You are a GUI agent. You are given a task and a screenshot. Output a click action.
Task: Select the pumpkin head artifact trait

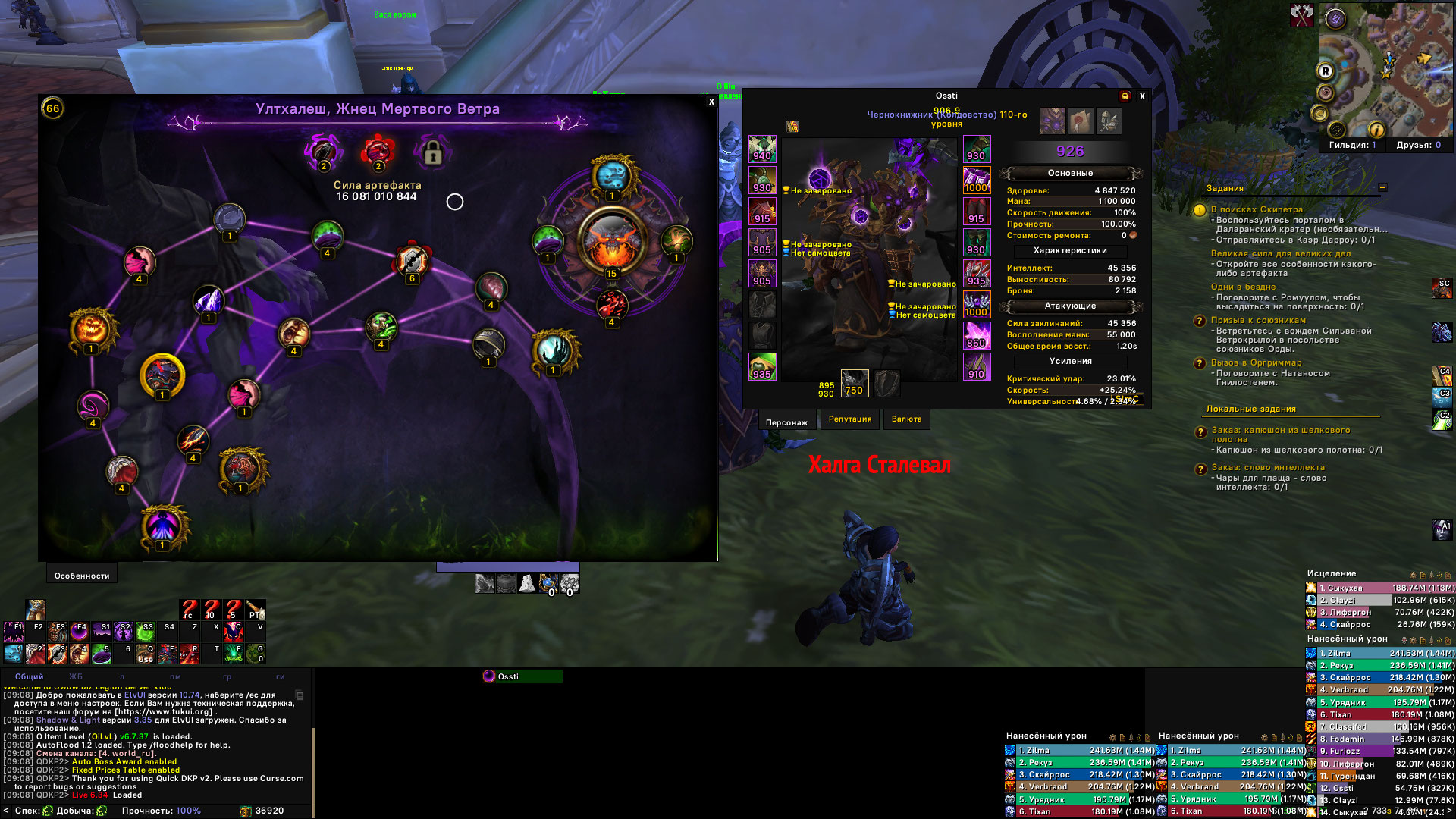92,329
